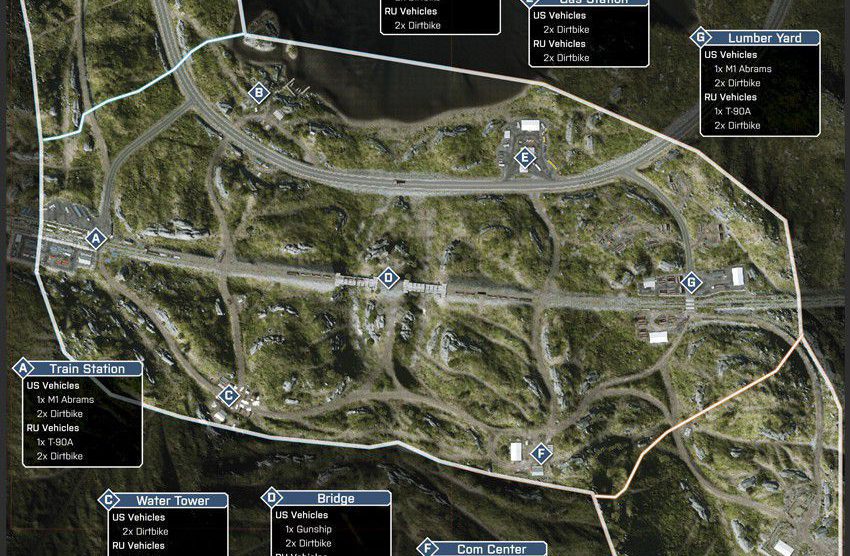Open the Train Station legend header
The width and height of the screenshot is (850, 556).
point(87,369)
